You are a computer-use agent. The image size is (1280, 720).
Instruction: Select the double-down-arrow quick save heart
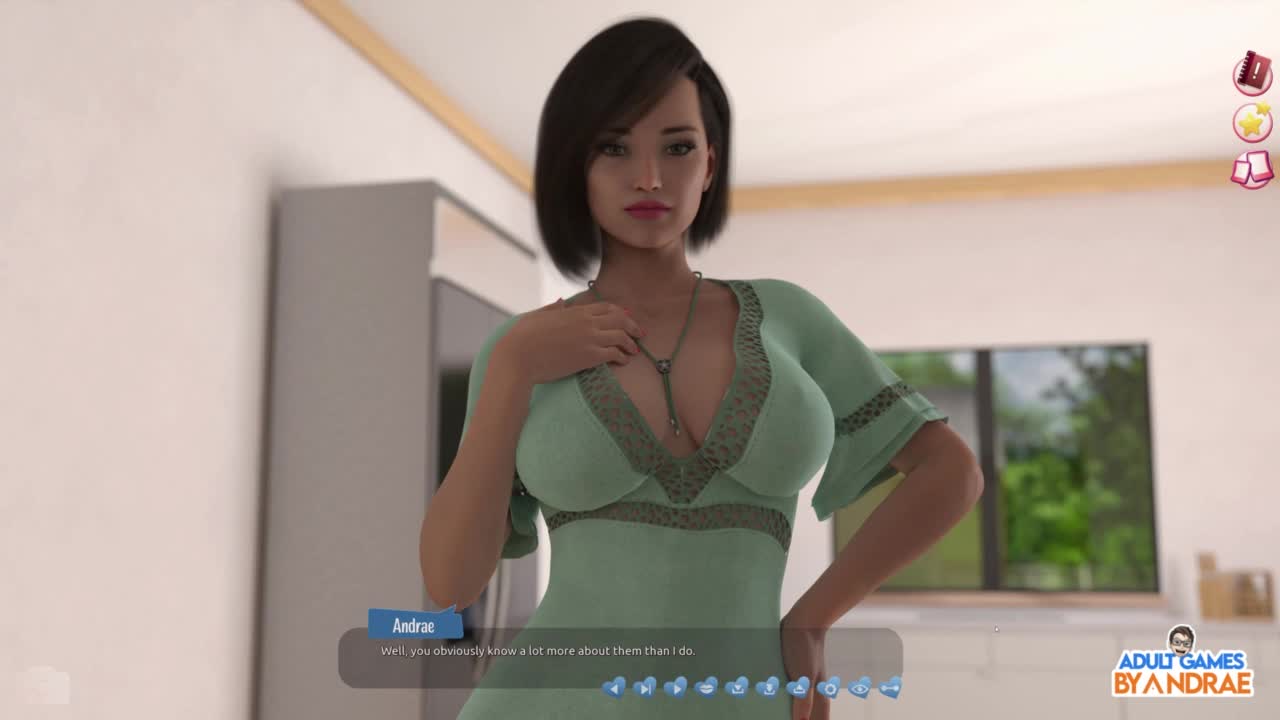pos(768,687)
